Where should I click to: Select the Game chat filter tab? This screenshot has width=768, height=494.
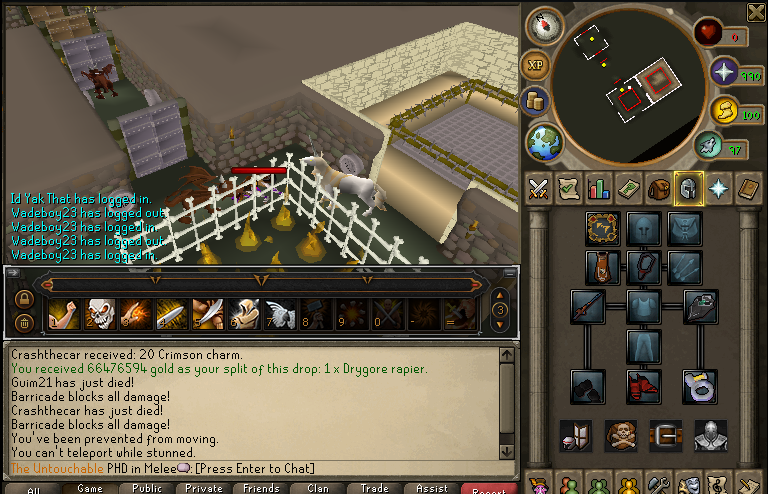click(90, 489)
